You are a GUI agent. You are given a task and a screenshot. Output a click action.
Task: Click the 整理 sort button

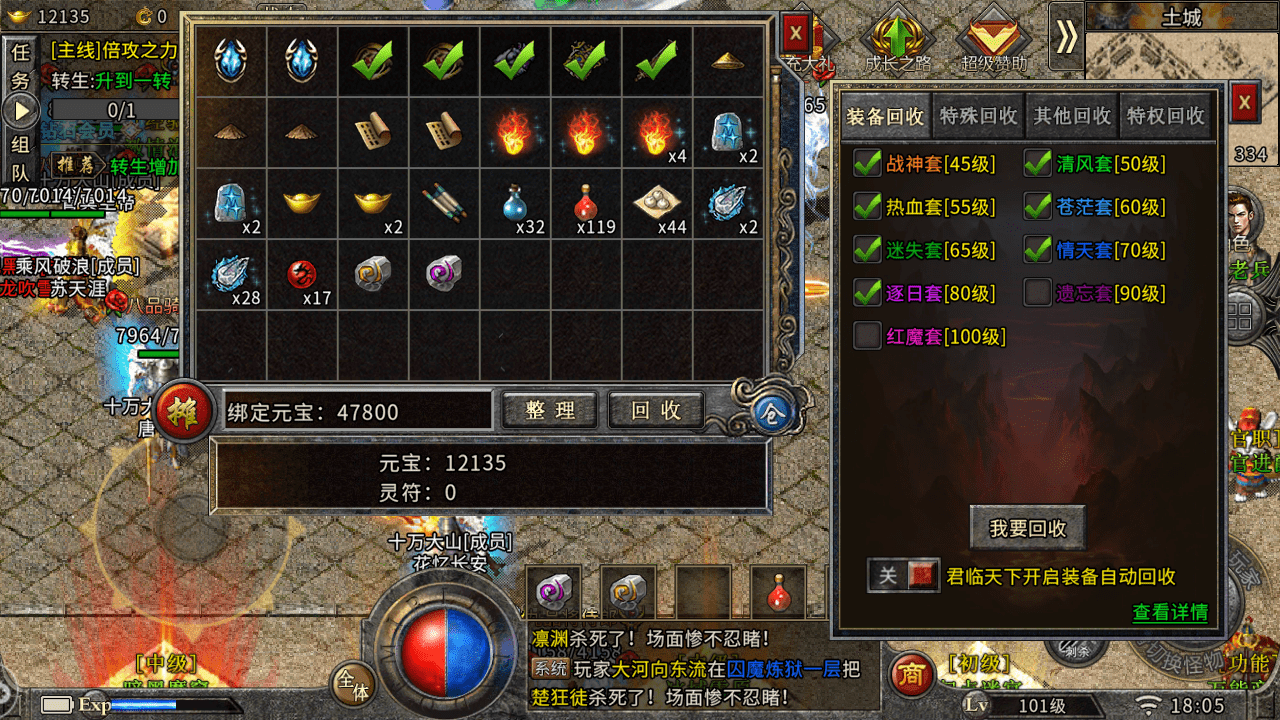(x=549, y=411)
